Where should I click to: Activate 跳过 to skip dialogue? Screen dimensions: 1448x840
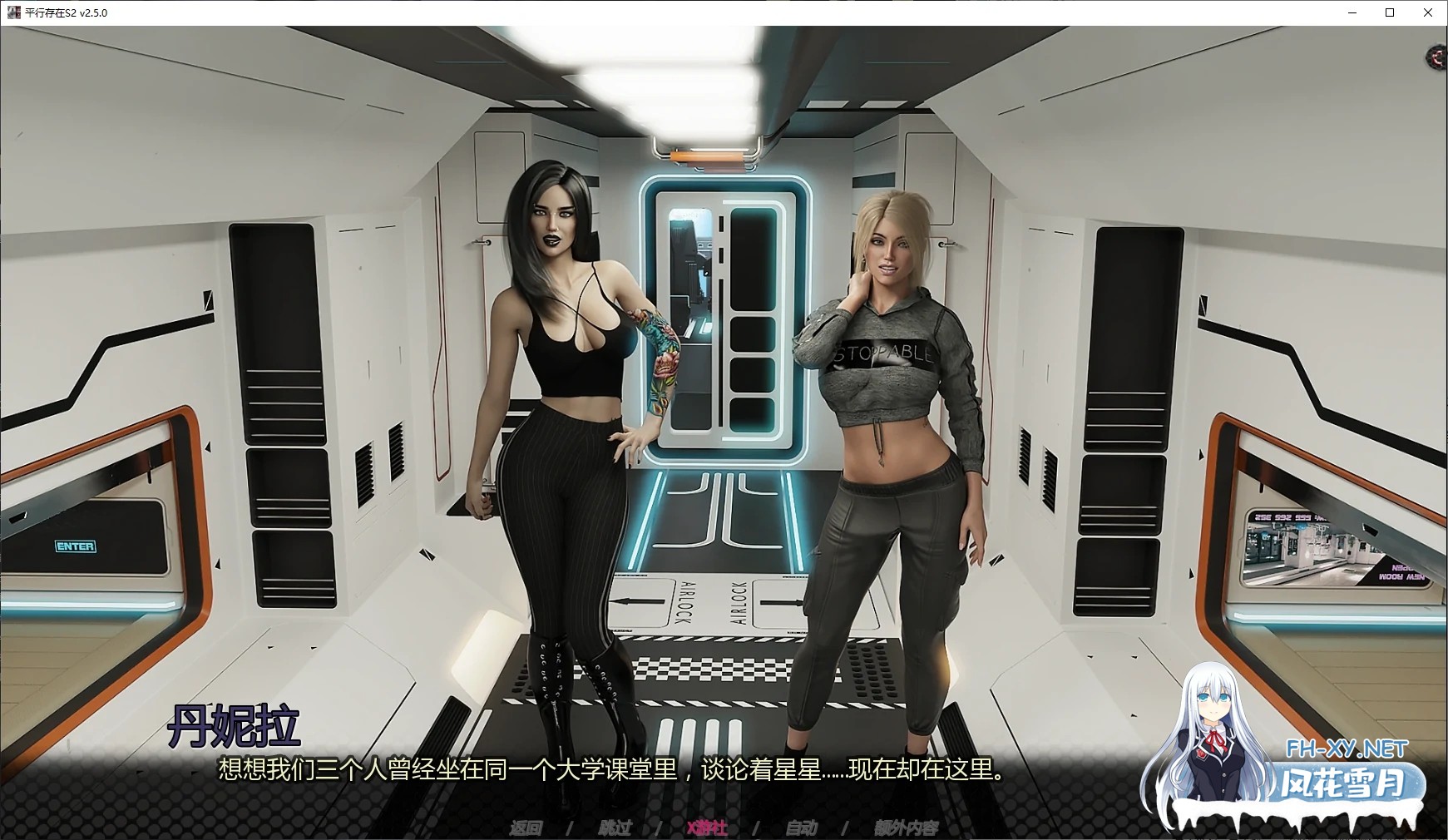(x=615, y=828)
